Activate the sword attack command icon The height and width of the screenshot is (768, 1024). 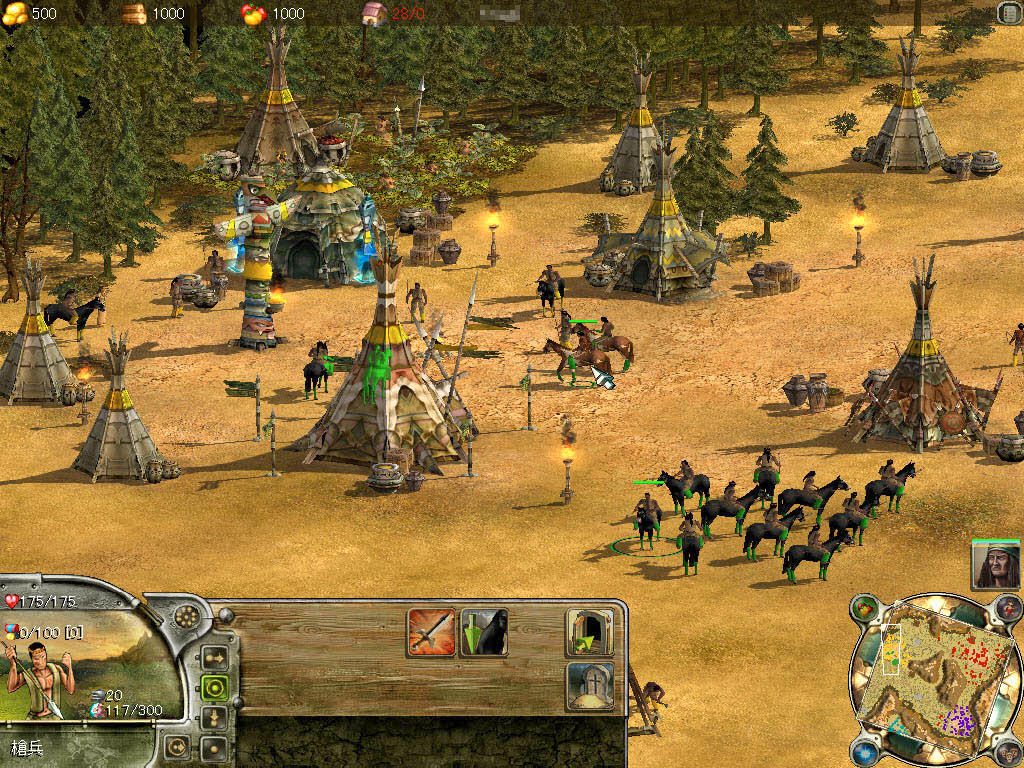431,632
